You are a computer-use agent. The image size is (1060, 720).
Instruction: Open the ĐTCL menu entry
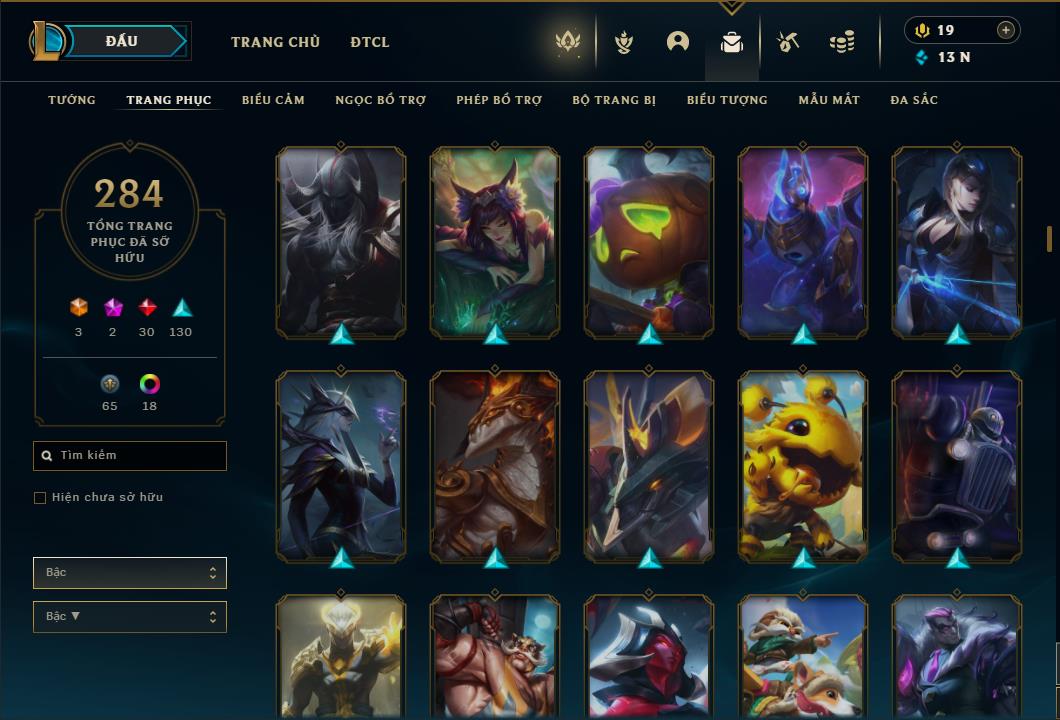coord(370,42)
